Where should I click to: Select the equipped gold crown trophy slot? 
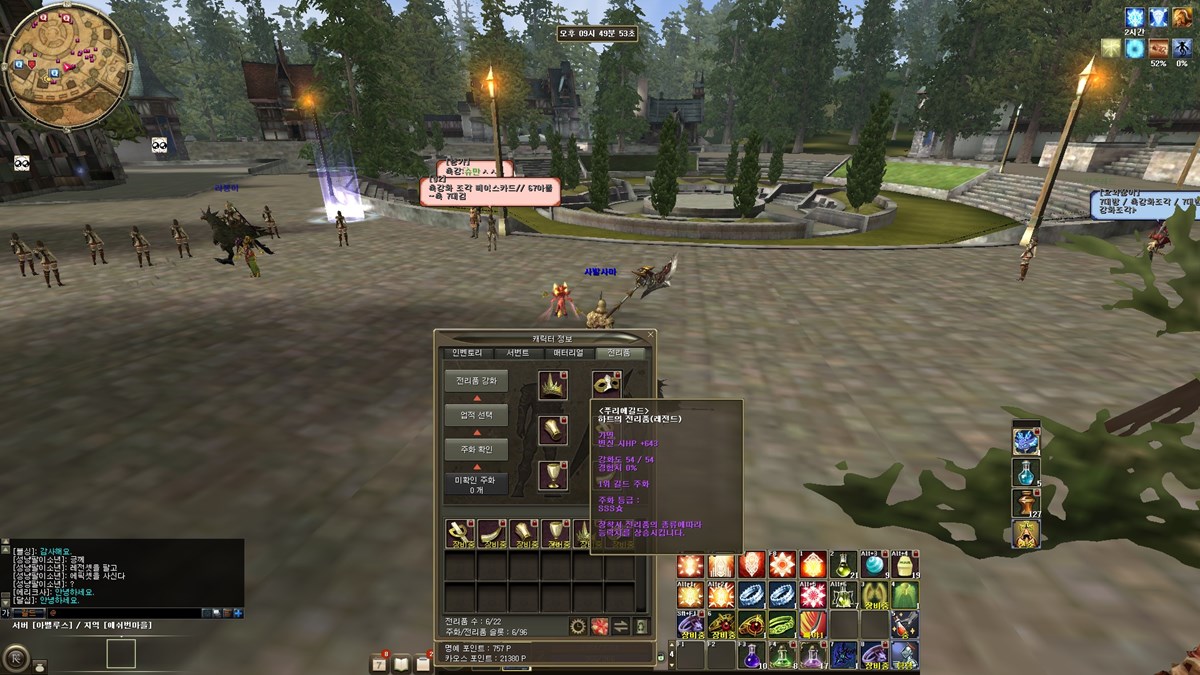point(553,385)
